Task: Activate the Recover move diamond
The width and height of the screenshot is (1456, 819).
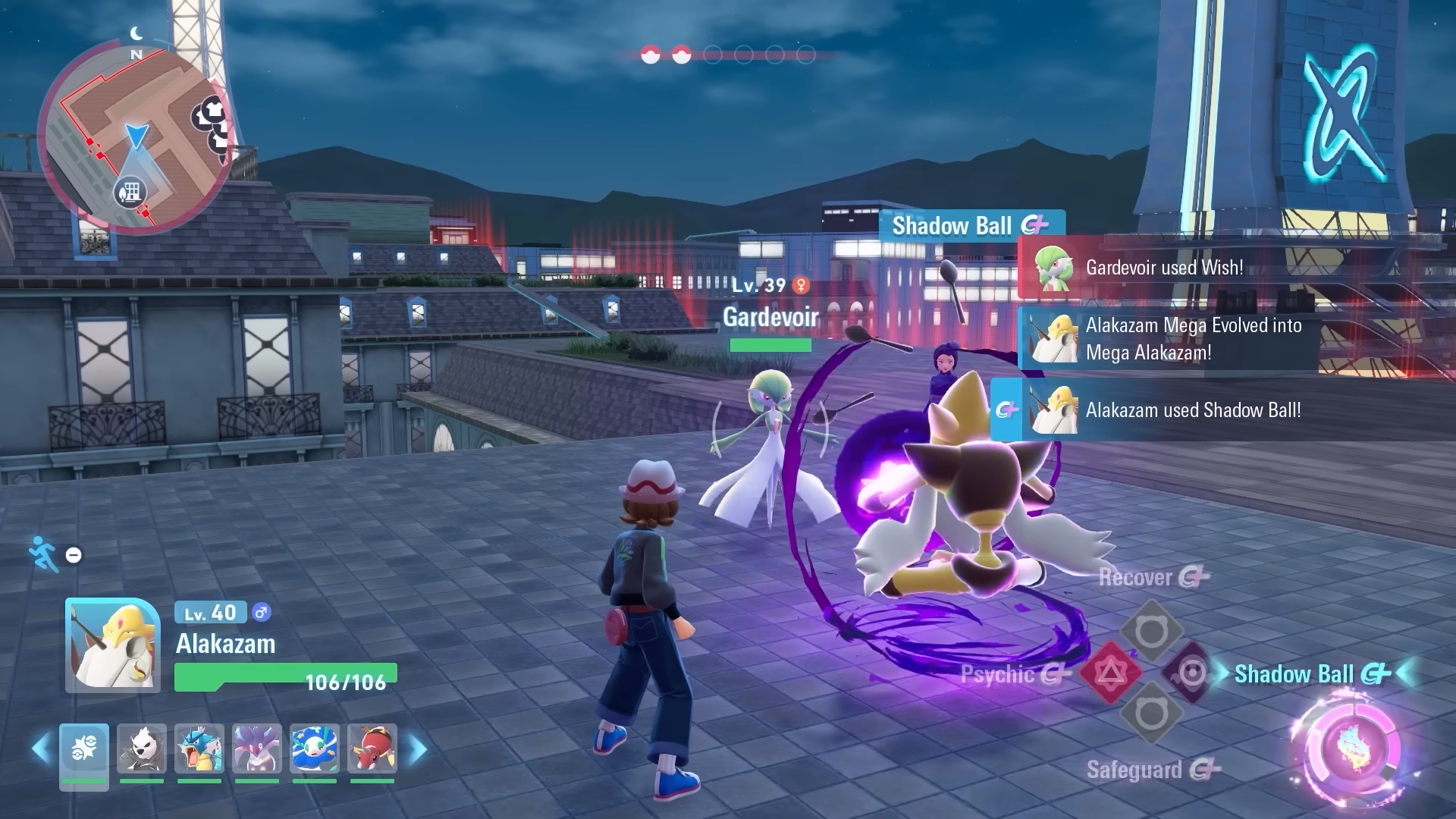Action: click(1151, 632)
